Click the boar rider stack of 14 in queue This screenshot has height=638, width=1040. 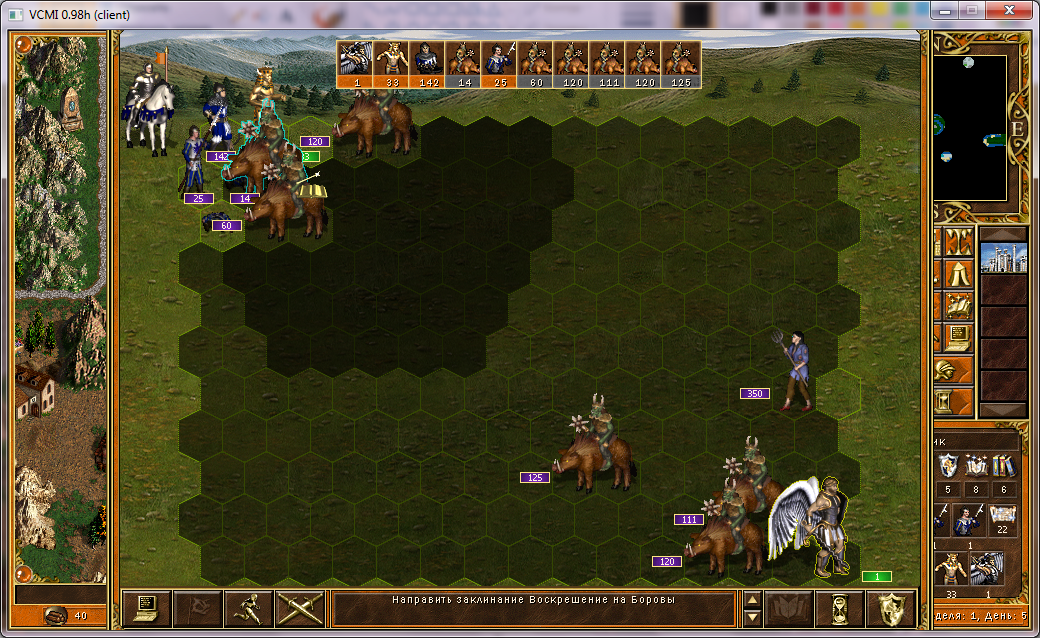(x=463, y=64)
